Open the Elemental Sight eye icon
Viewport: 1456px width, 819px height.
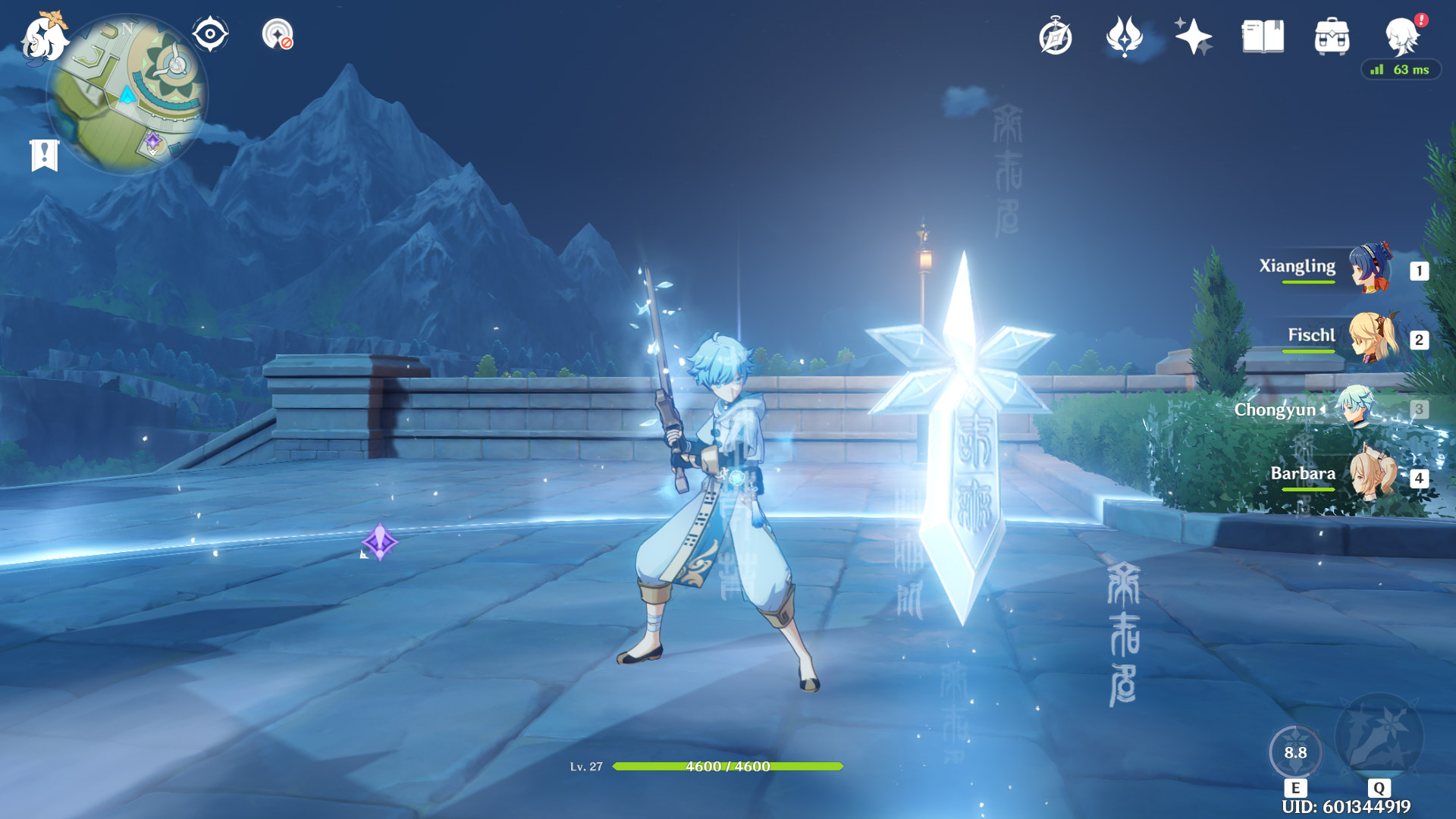click(x=210, y=33)
